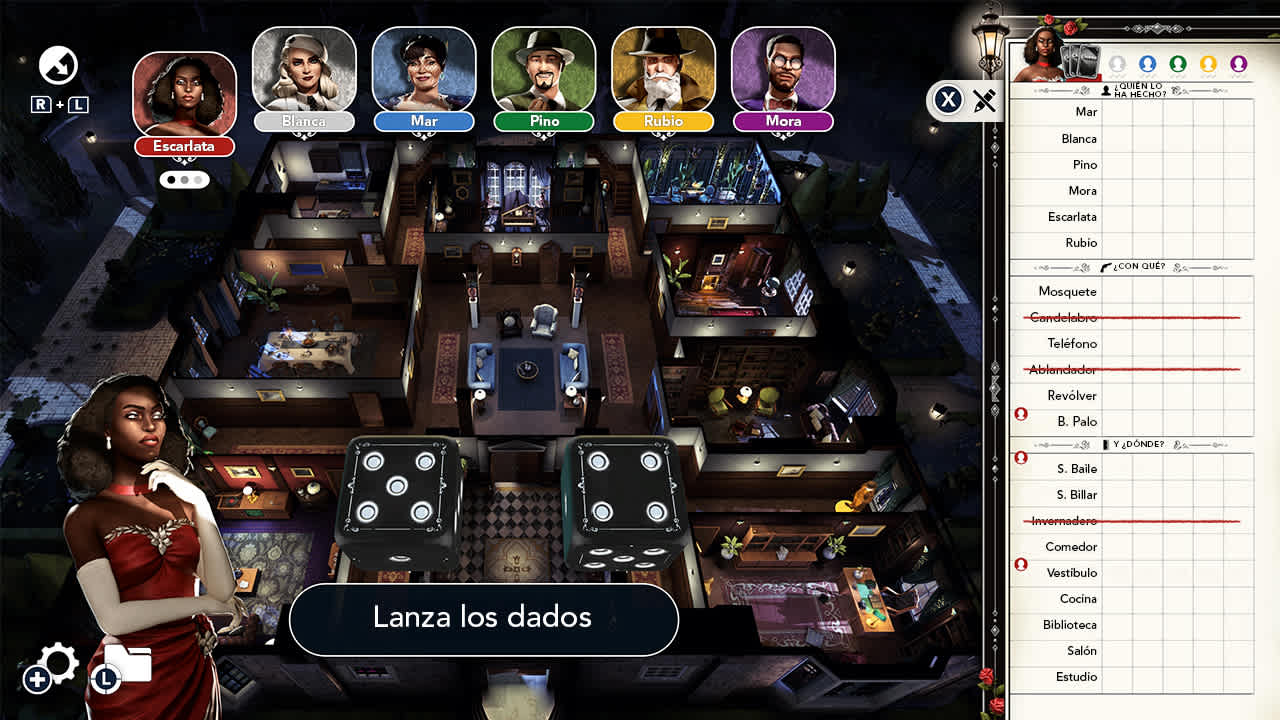The height and width of the screenshot is (720, 1280).
Task: Mark the Mosquete cell for the blue player
Action: (1148, 291)
